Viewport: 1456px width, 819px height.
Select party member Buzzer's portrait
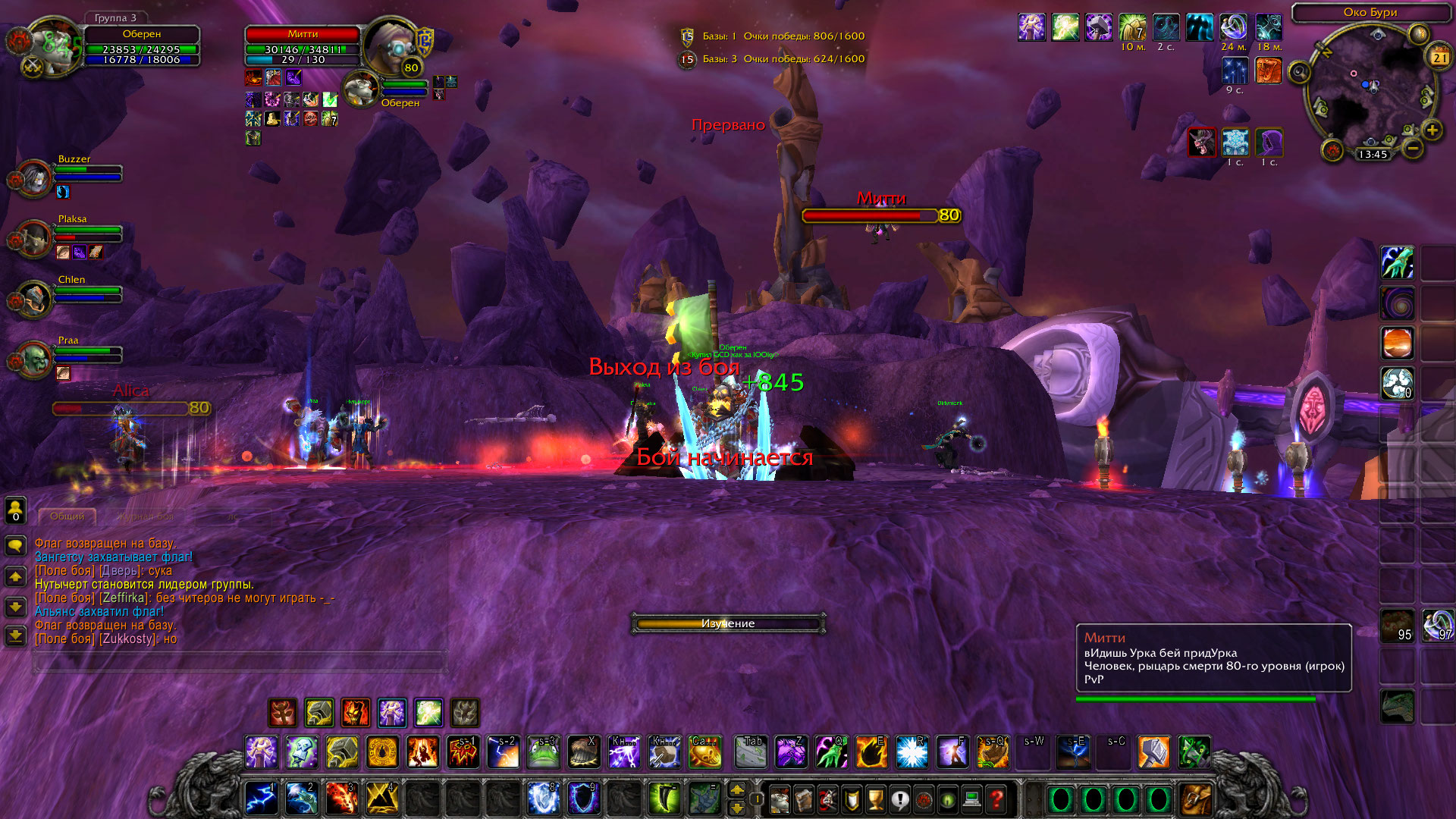click(33, 178)
